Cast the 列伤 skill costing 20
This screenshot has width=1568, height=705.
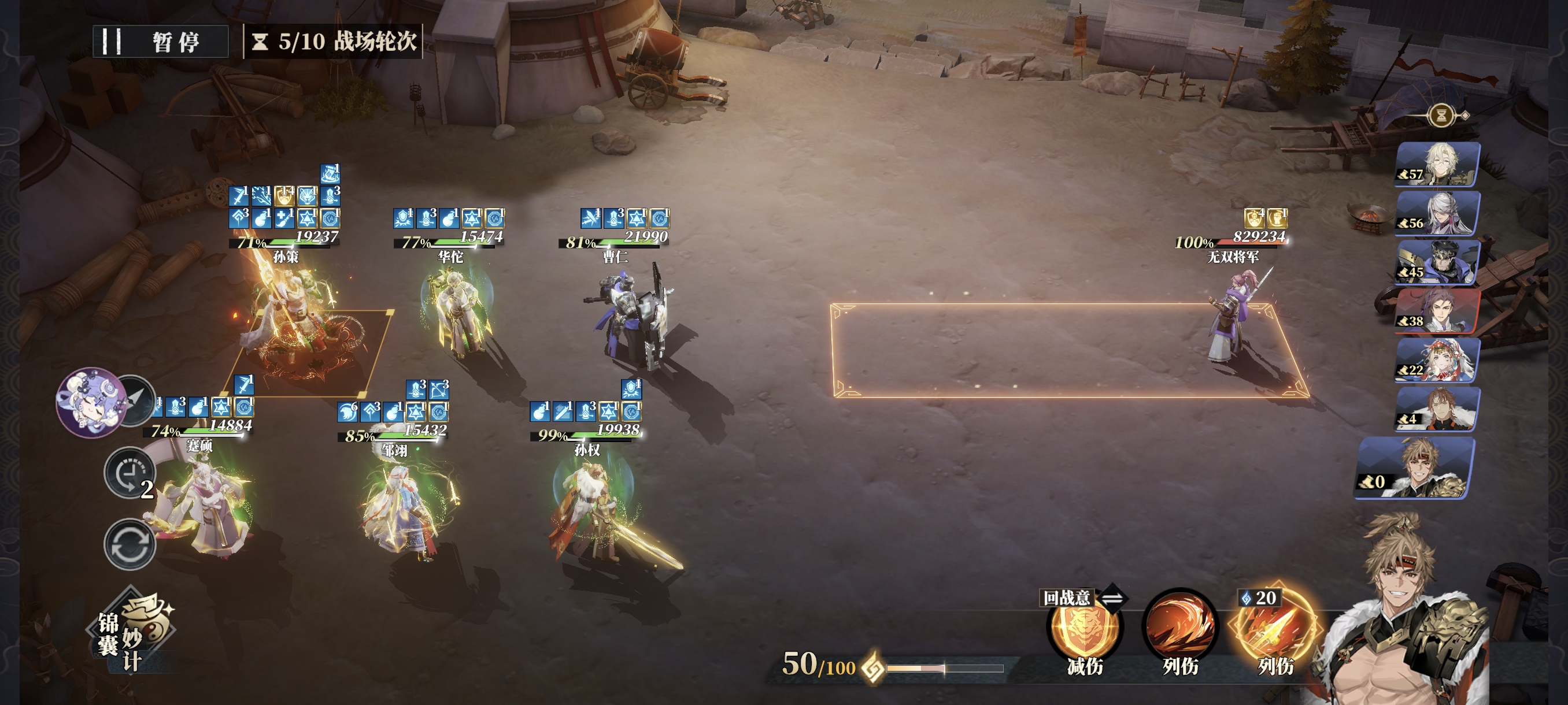[x=1273, y=629]
